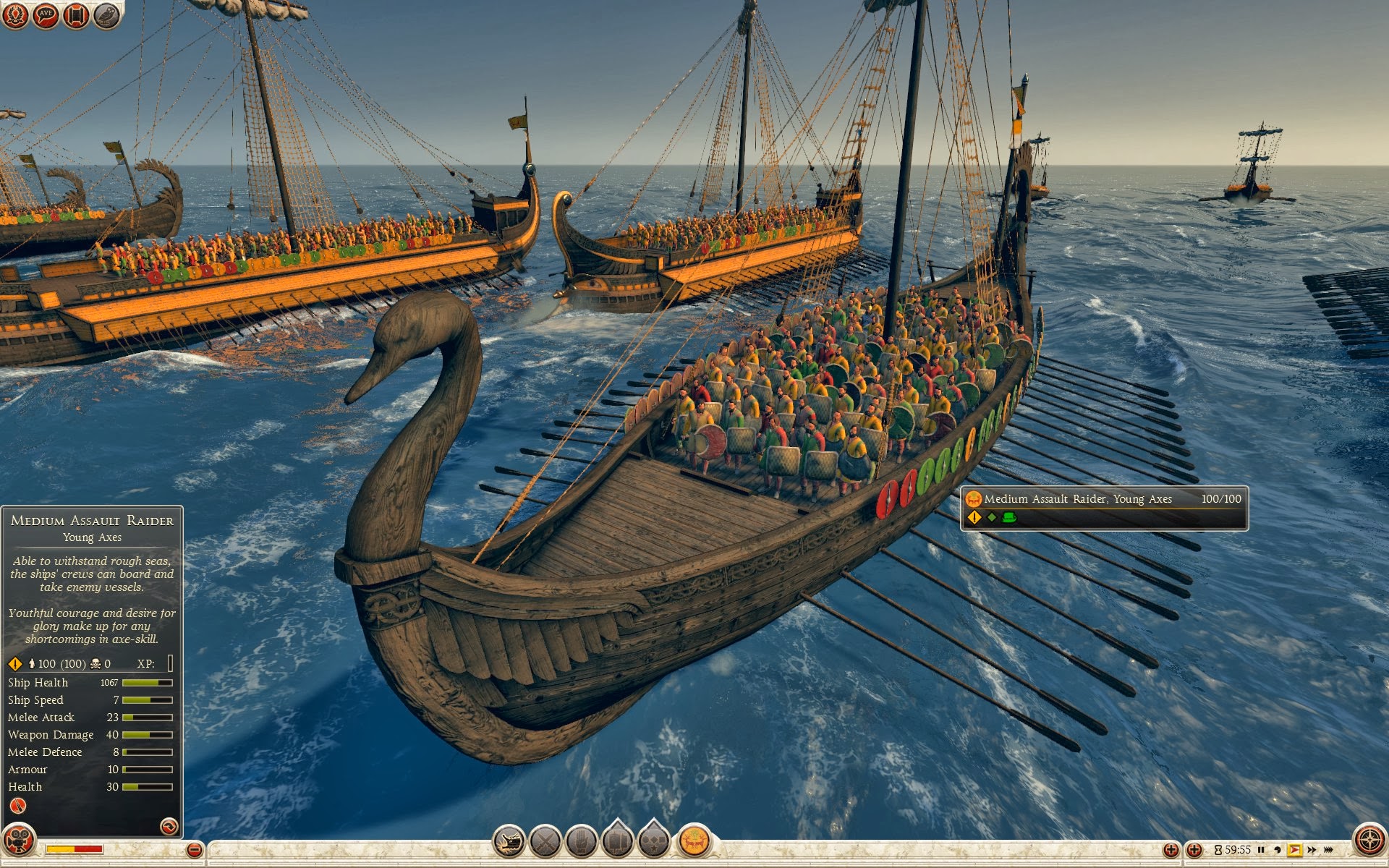Viewport: 1389px width, 868px height.
Task: Select the orange stag faction emblem
Action: coord(694,841)
